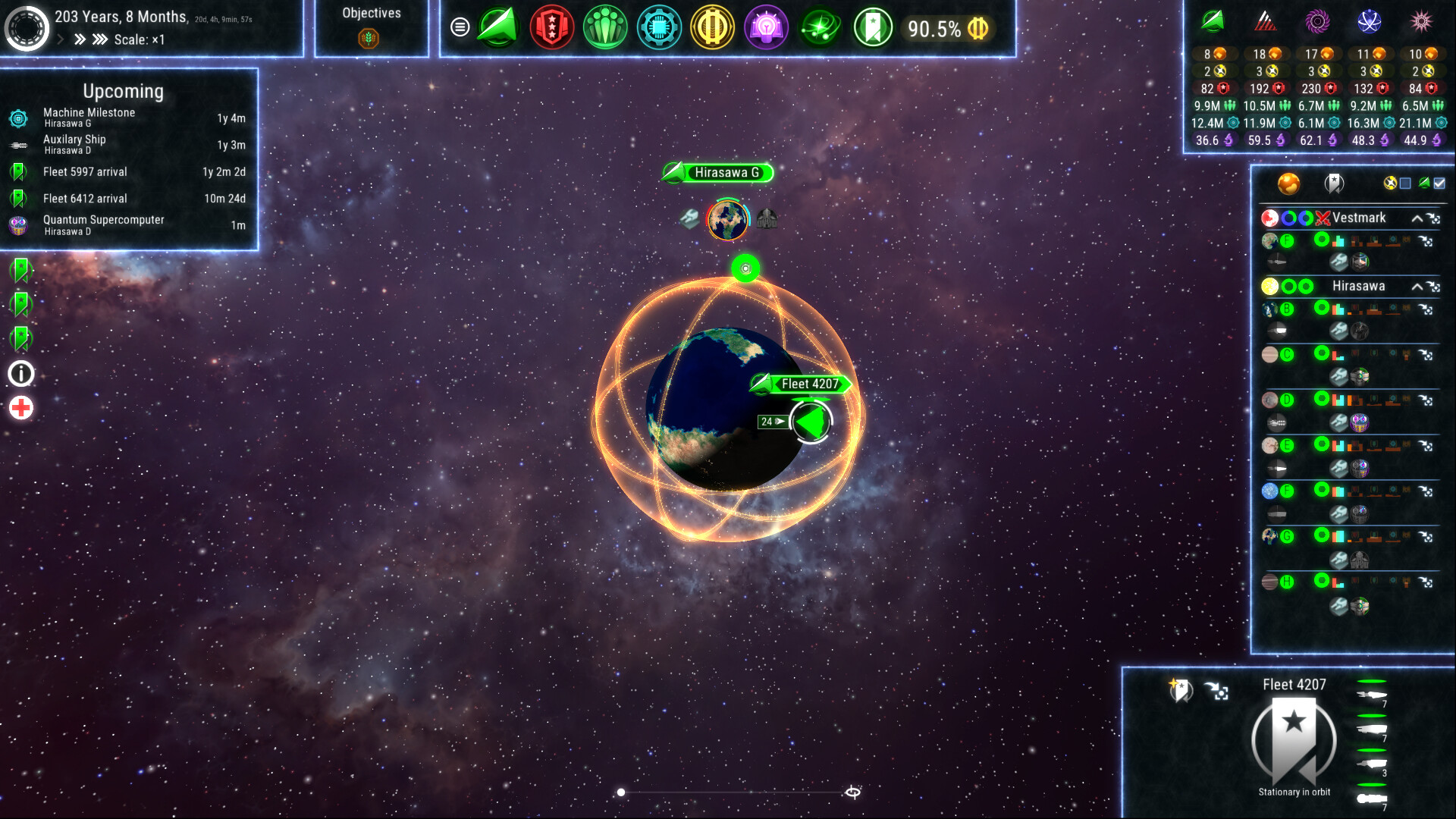This screenshot has width=1456, height=819.
Task: Click the fastest speed triple-arrow button
Action: point(100,39)
